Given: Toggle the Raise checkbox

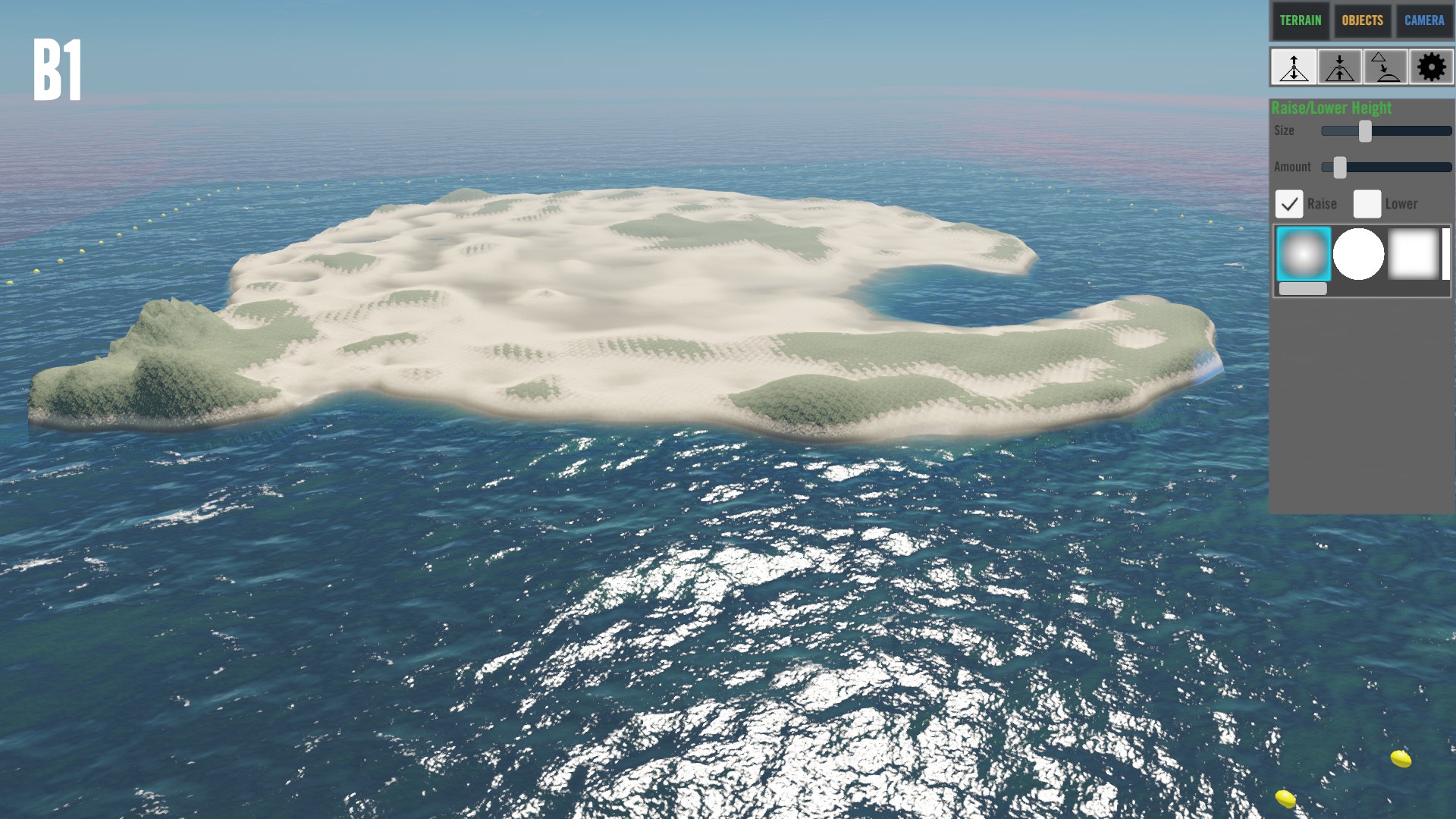Looking at the screenshot, I should 1289,204.
